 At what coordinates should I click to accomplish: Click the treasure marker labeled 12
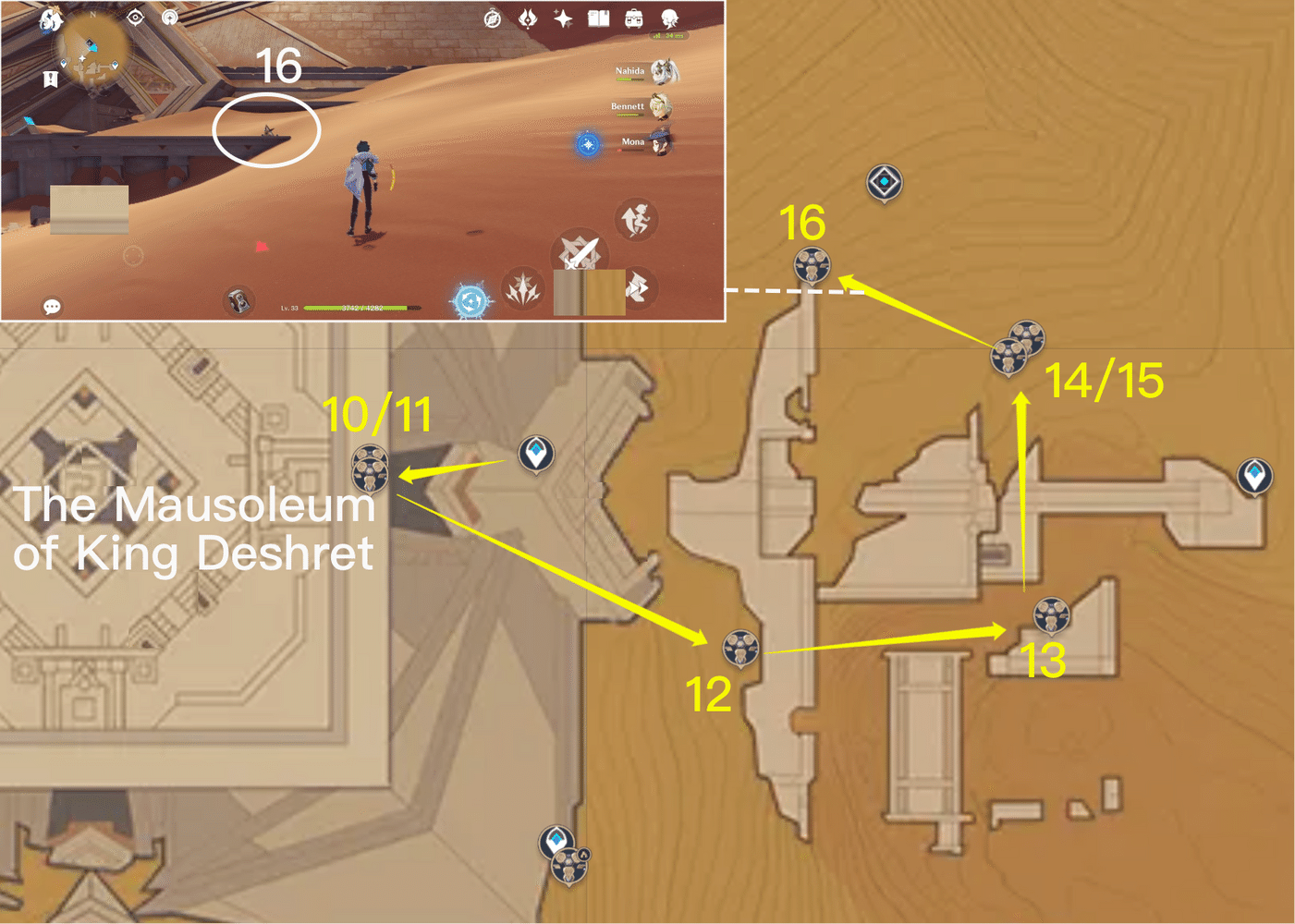[739, 649]
